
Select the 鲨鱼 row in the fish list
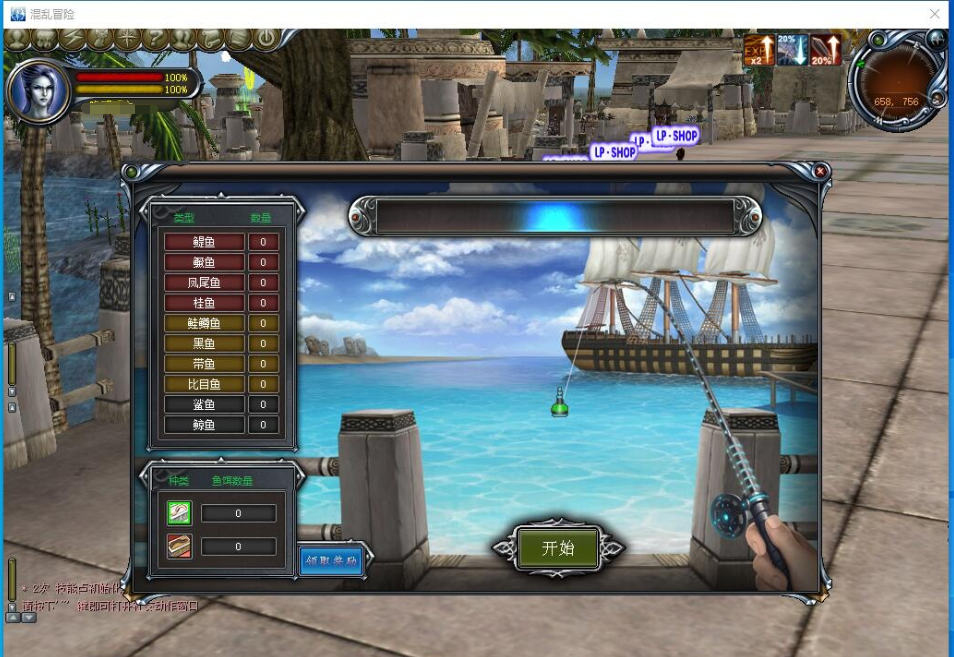[x=204, y=404]
